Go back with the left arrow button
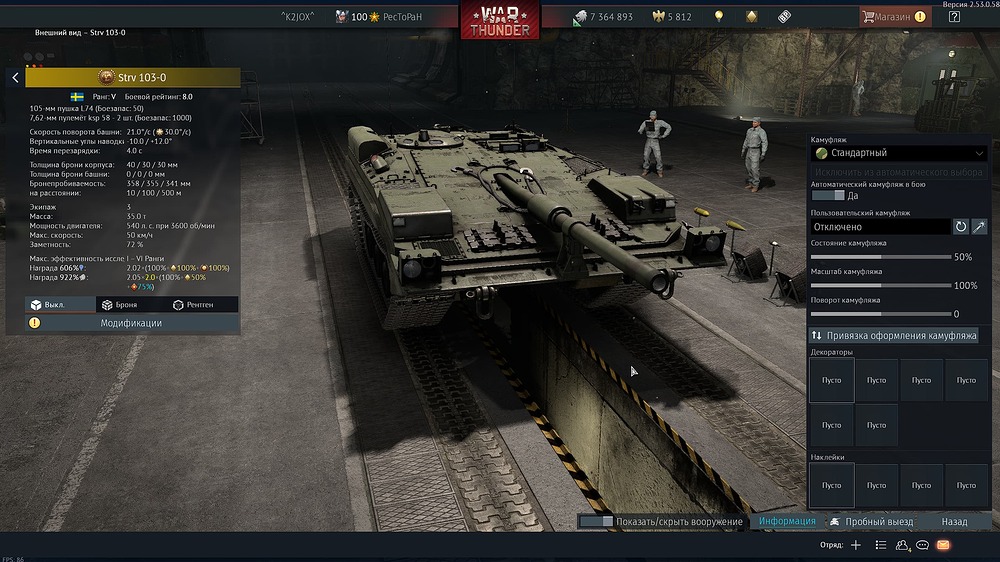 point(15,77)
